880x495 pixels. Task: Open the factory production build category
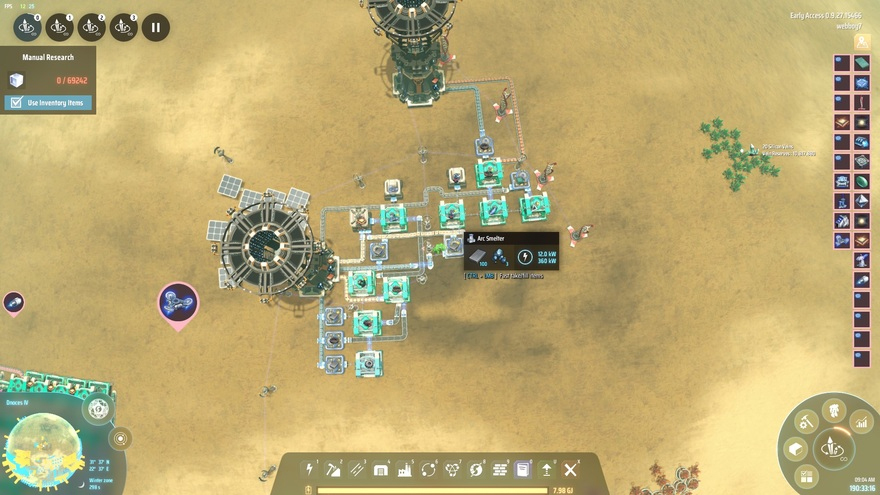click(x=405, y=469)
